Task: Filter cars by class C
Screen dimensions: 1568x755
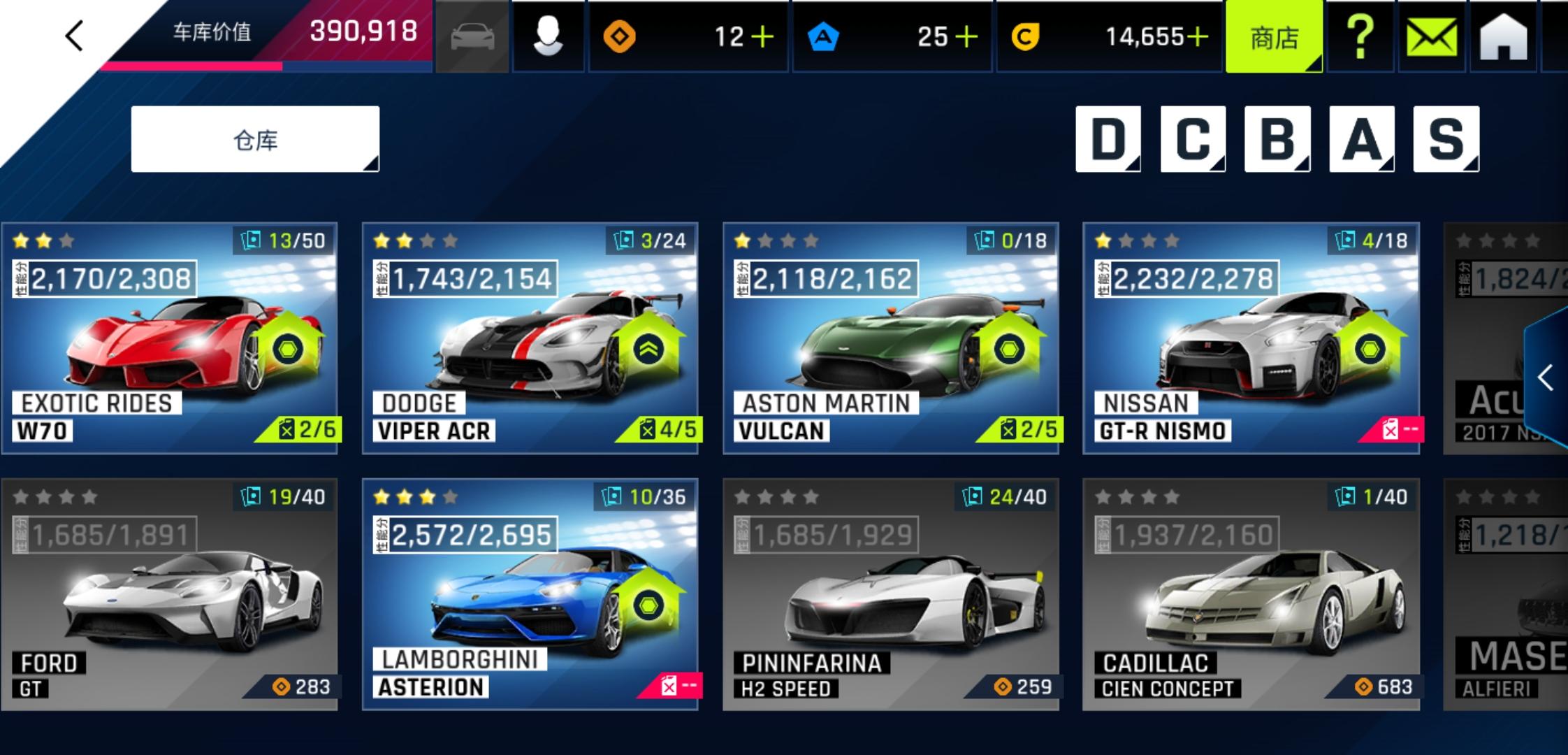Action: [1193, 139]
